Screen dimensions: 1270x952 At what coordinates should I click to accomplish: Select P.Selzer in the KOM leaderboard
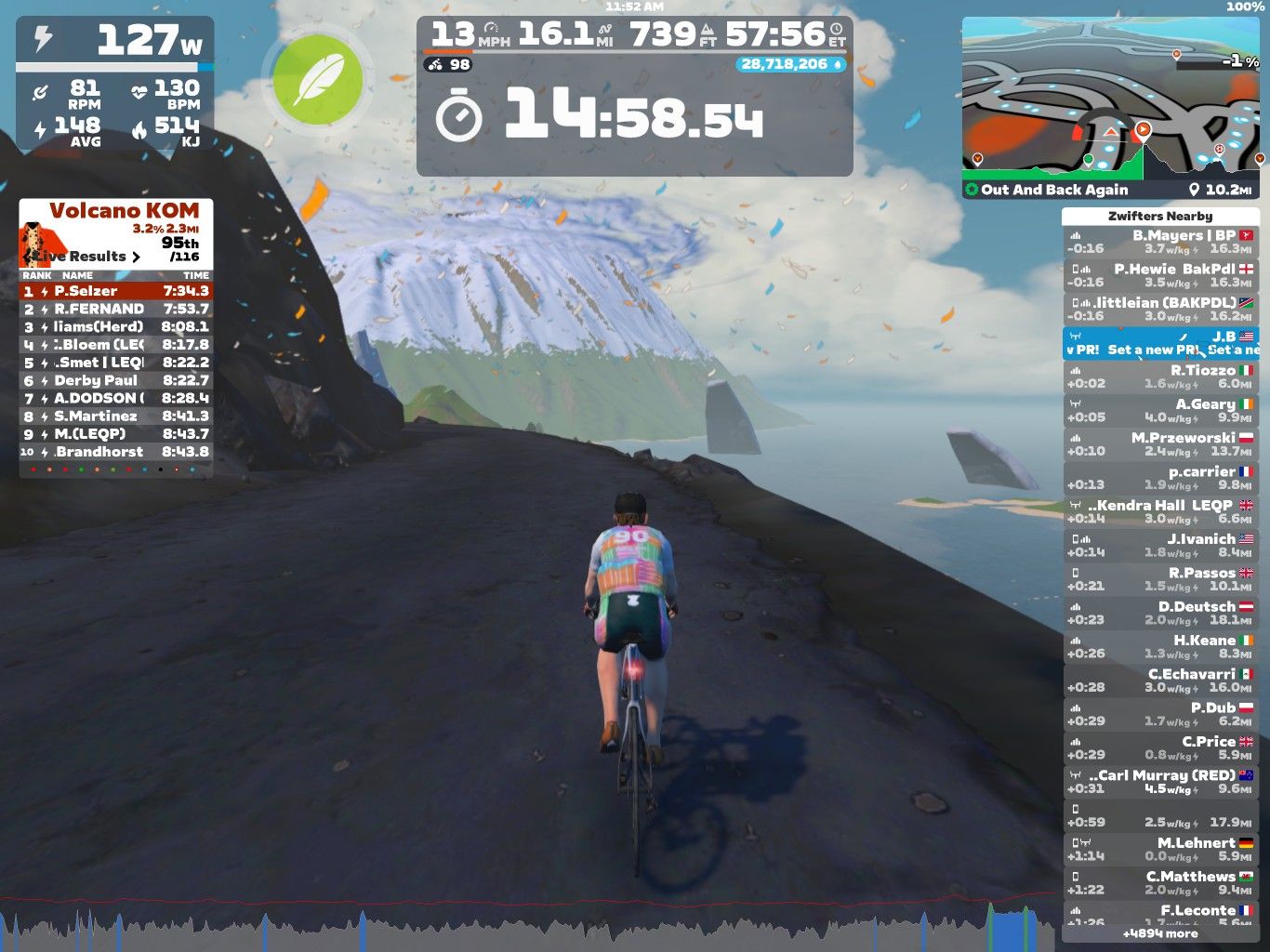point(115,291)
